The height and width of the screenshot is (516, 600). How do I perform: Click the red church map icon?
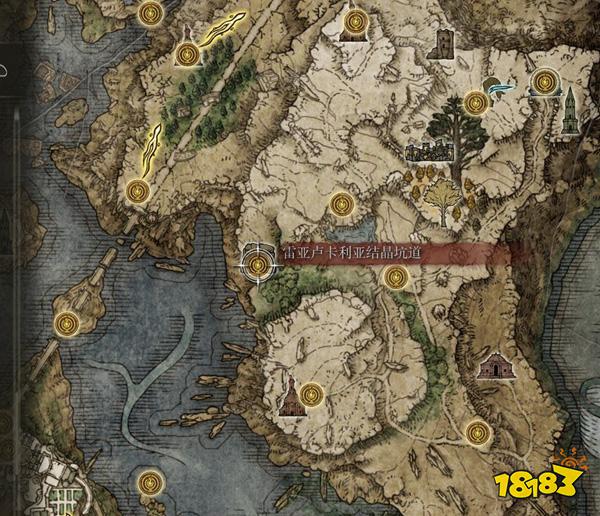pyautogui.click(x=288, y=398)
